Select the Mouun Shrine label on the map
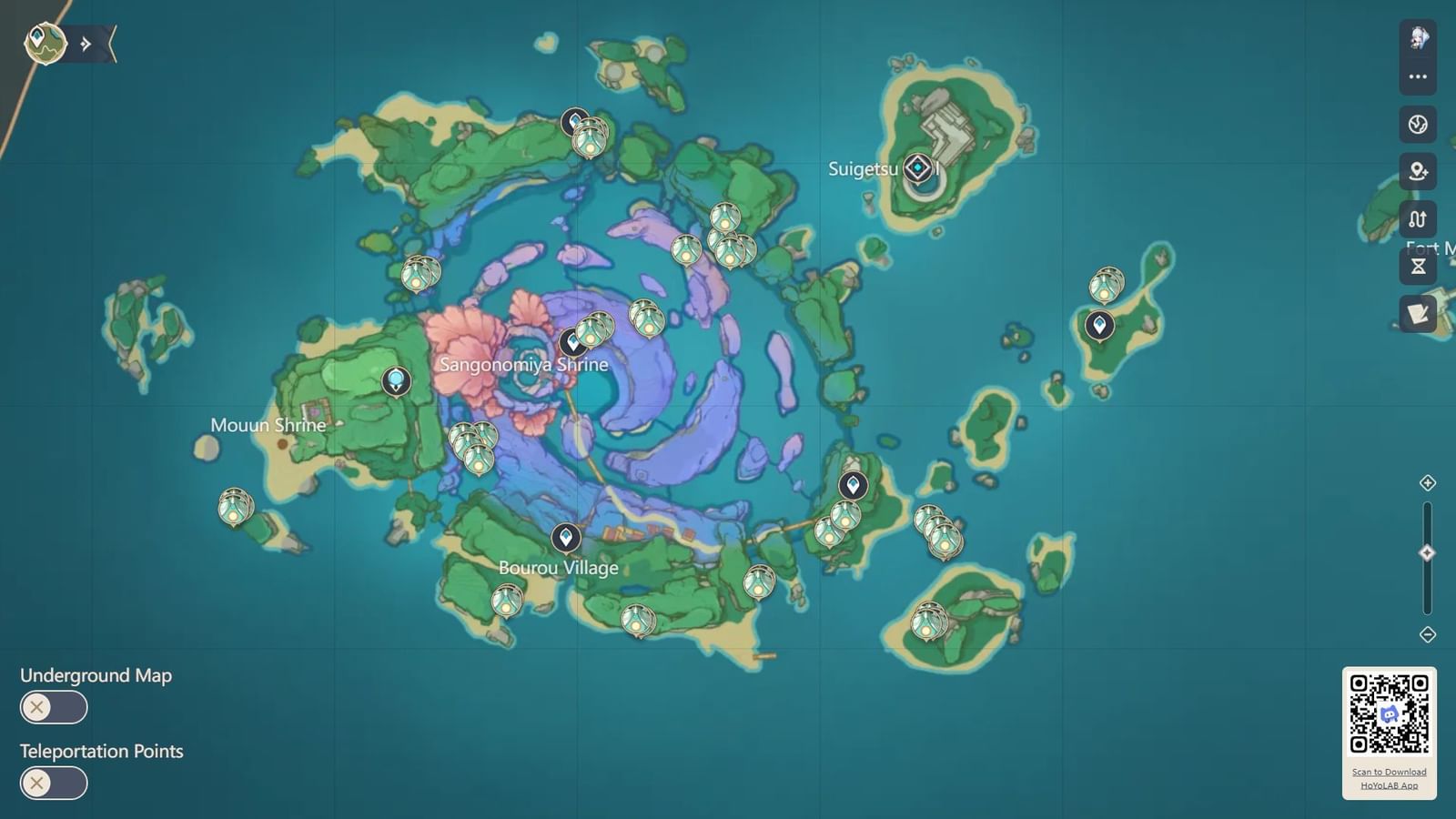Screen dimensions: 1456x819 (268, 425)
